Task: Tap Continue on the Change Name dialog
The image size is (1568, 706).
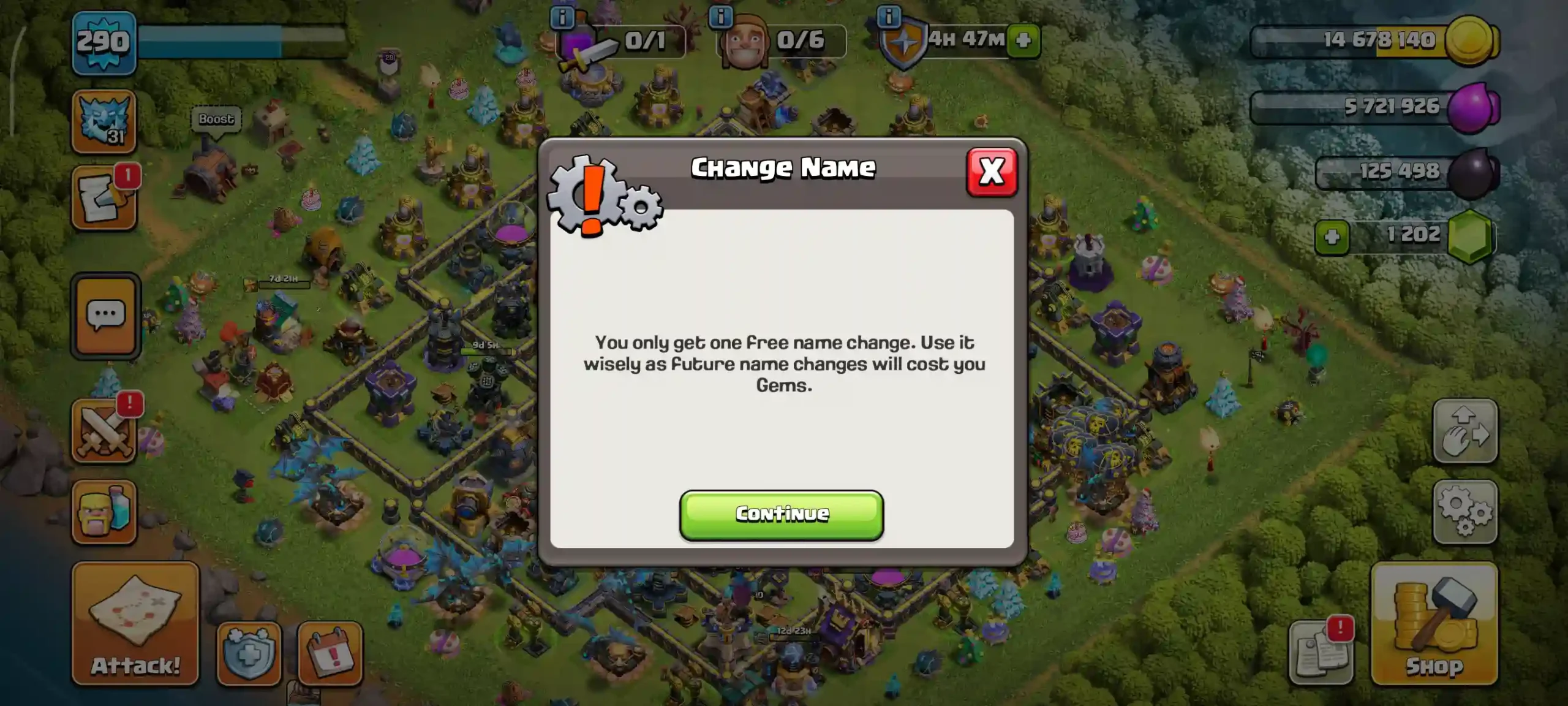Action: point(782,514)
